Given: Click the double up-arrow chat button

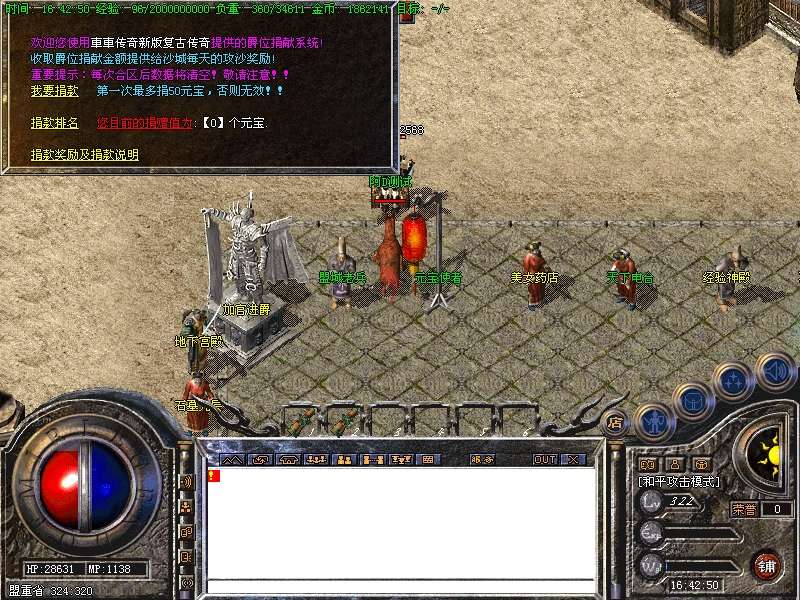Looking at the screenshot, I should coord(232,460).
